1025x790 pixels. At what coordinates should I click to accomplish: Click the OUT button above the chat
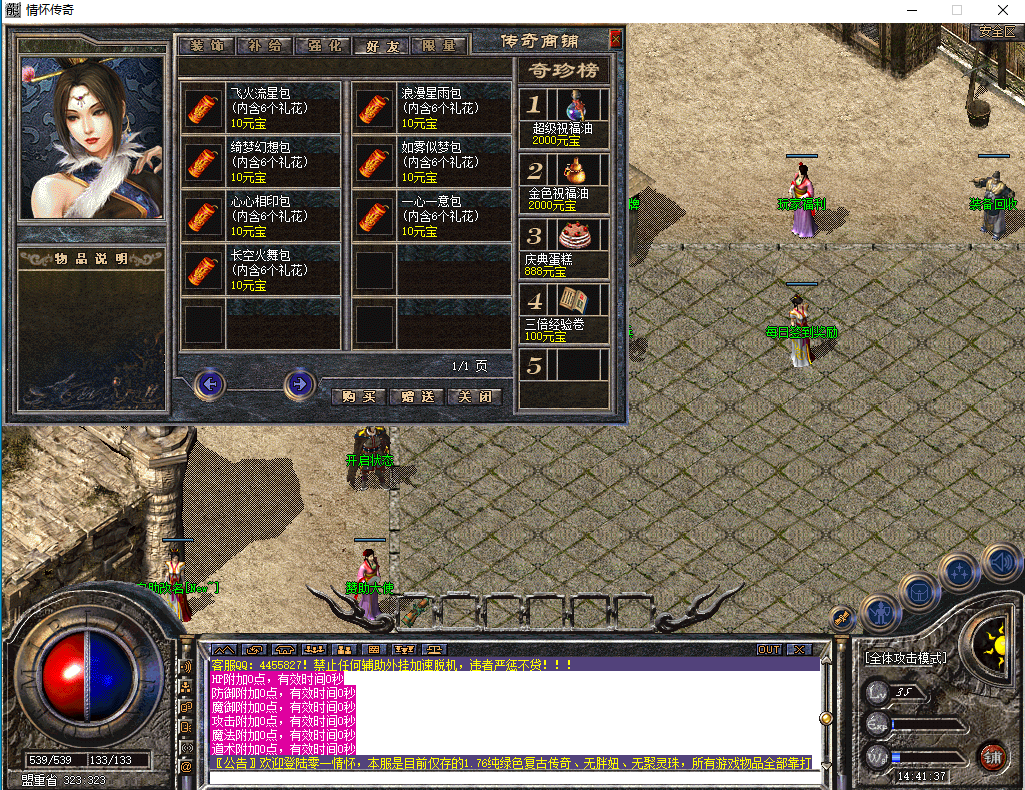point(768,649)
